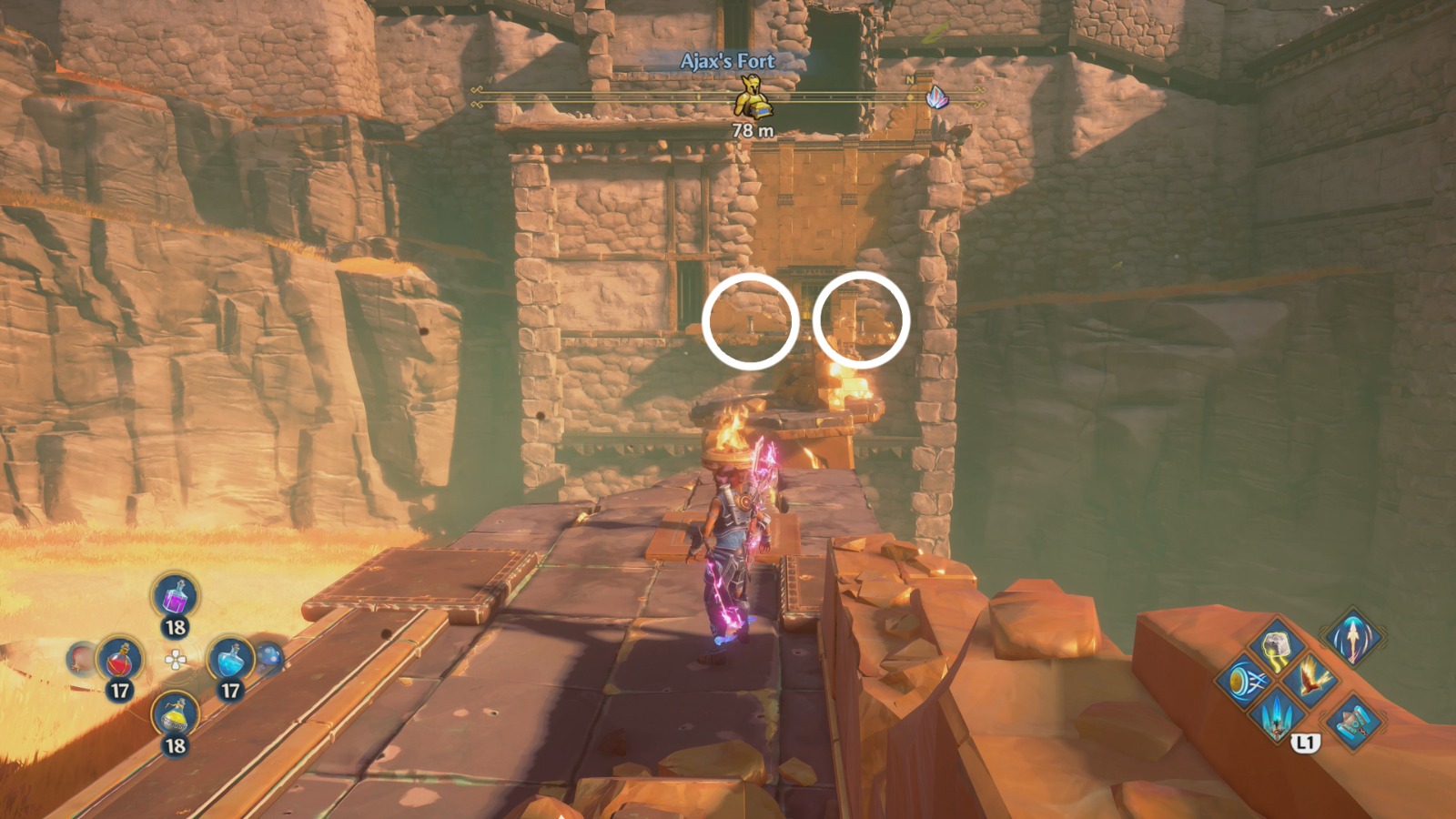Click the diamond marker on the compass bar
This screenshot has width=1456, height=819.
[x=910, y=97]
